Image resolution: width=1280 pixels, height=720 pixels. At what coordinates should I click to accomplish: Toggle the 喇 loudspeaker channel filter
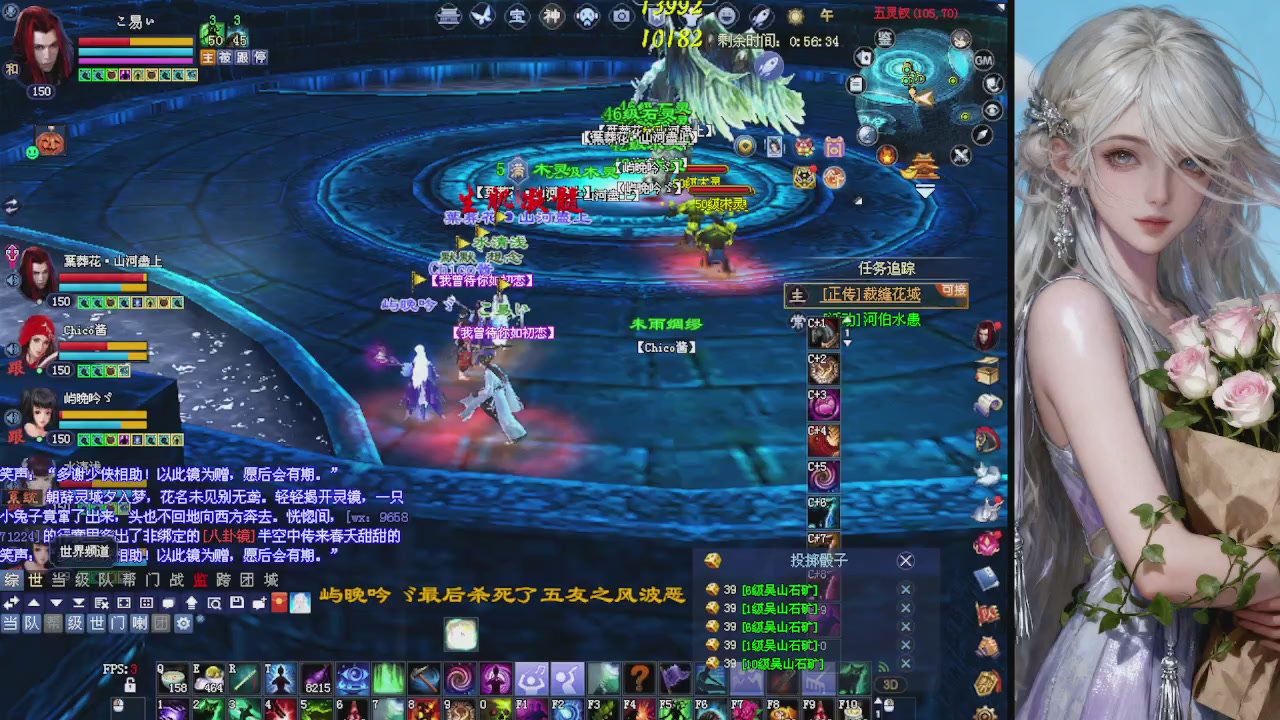point(139,621)
